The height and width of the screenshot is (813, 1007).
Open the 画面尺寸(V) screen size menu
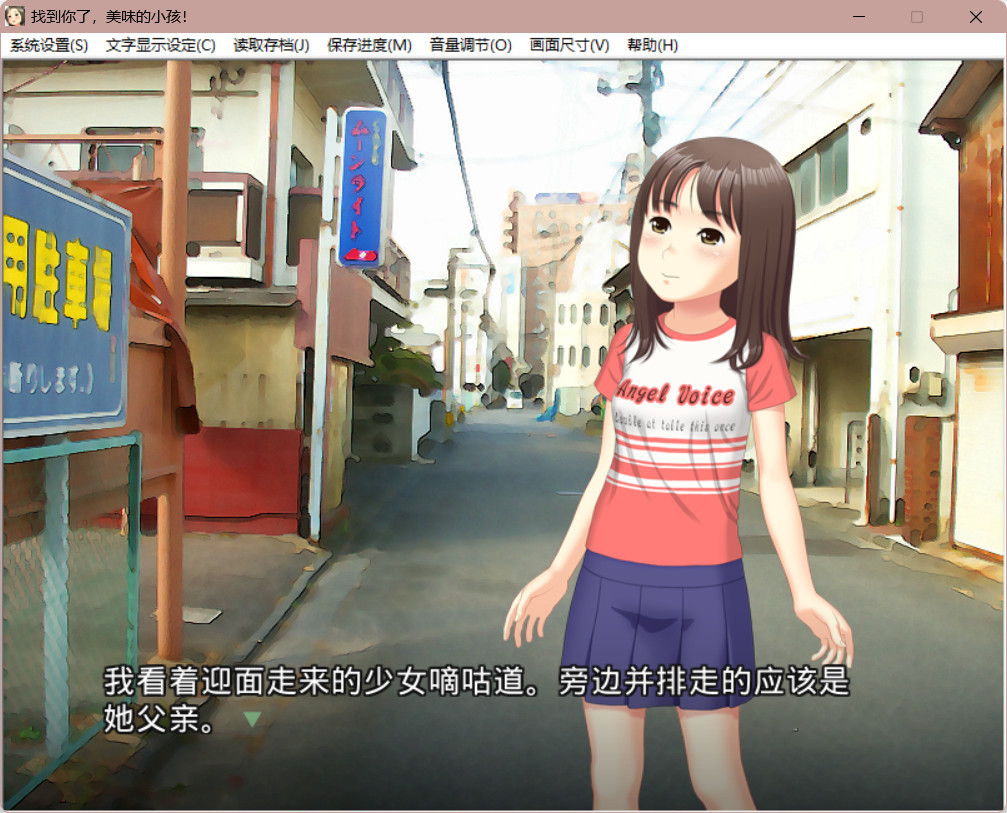click(x=569, y=45)
